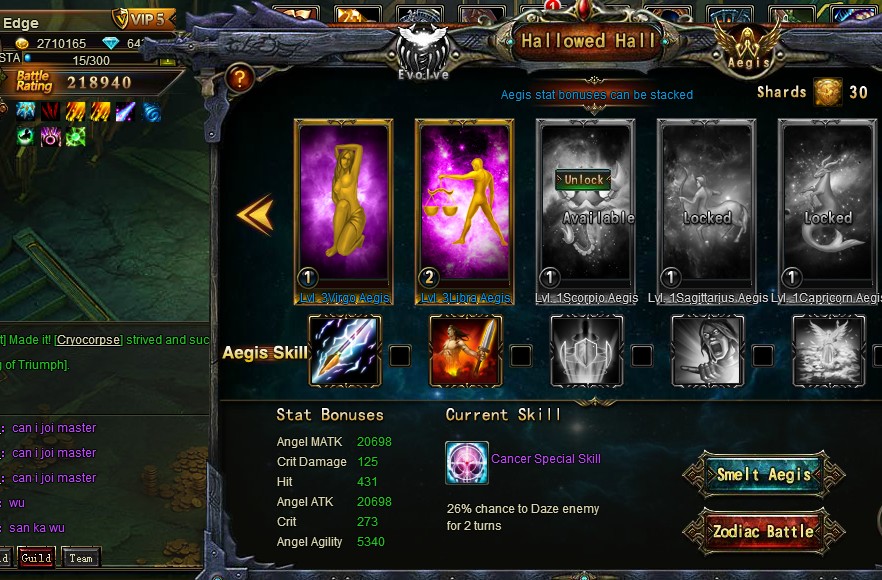Screen dimensions: 882x580
Task: Tick the checkbox beside the lightning spear skill
Action: [x=399, y=355]
